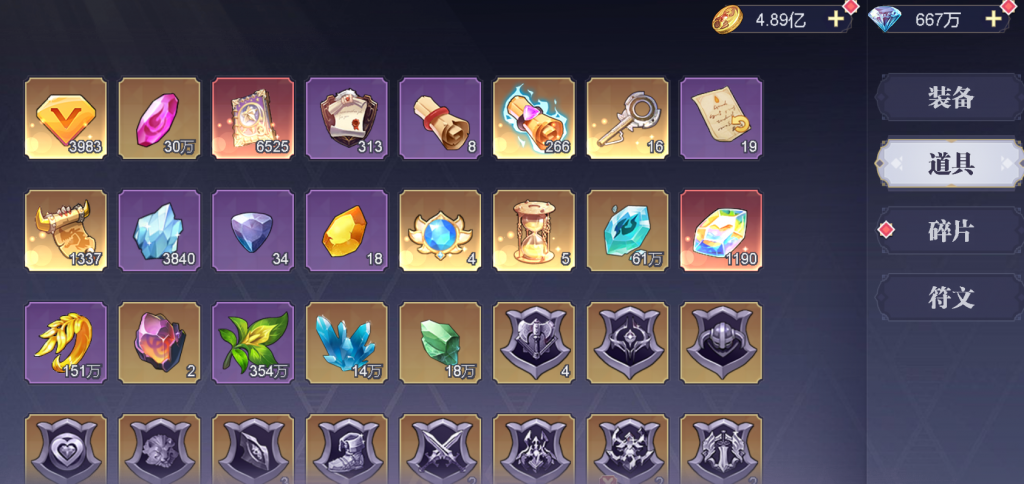Choose the magic spellbook item with 6525

tap(253, 118)
